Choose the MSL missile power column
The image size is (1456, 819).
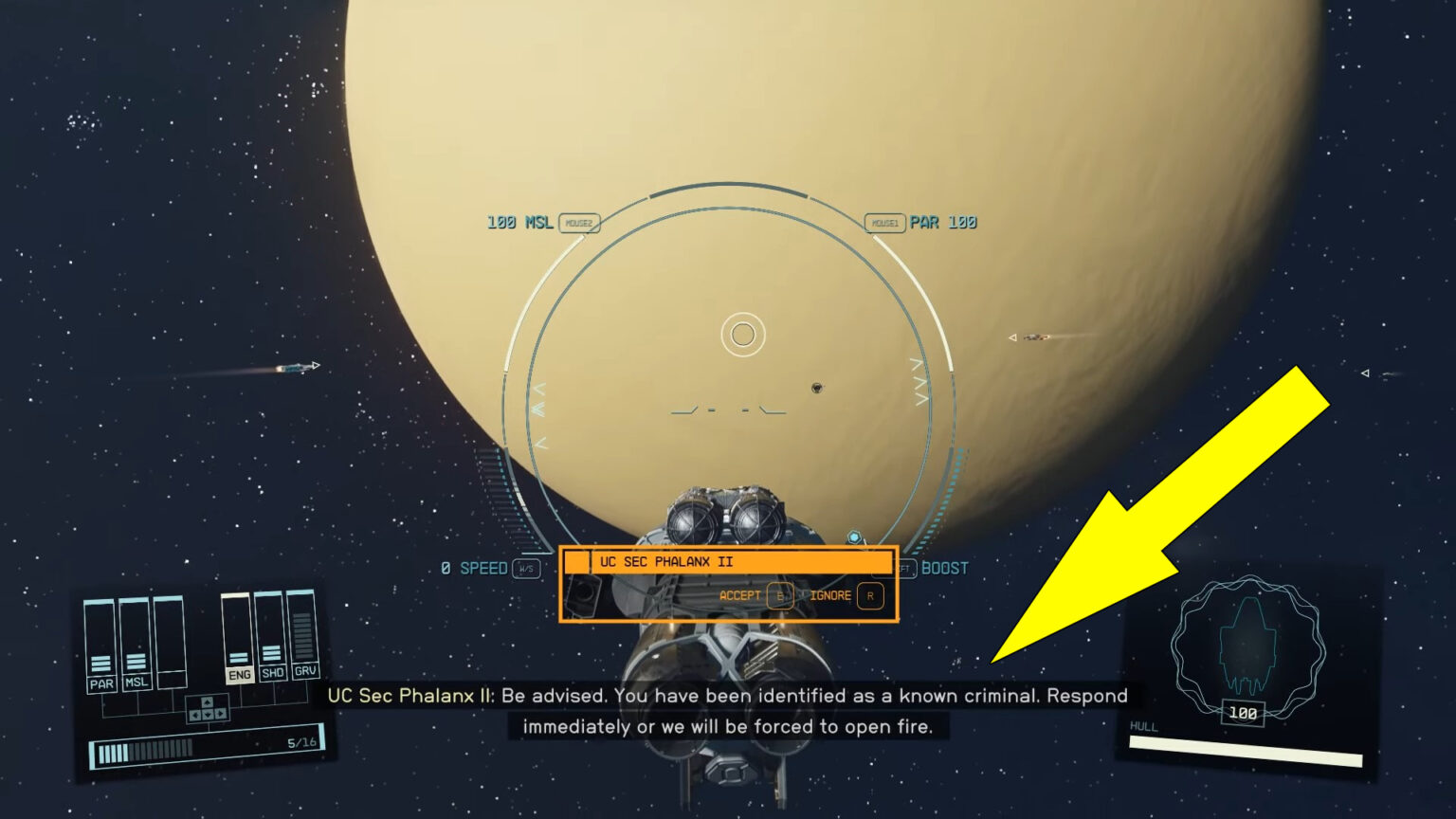(136, 645)
